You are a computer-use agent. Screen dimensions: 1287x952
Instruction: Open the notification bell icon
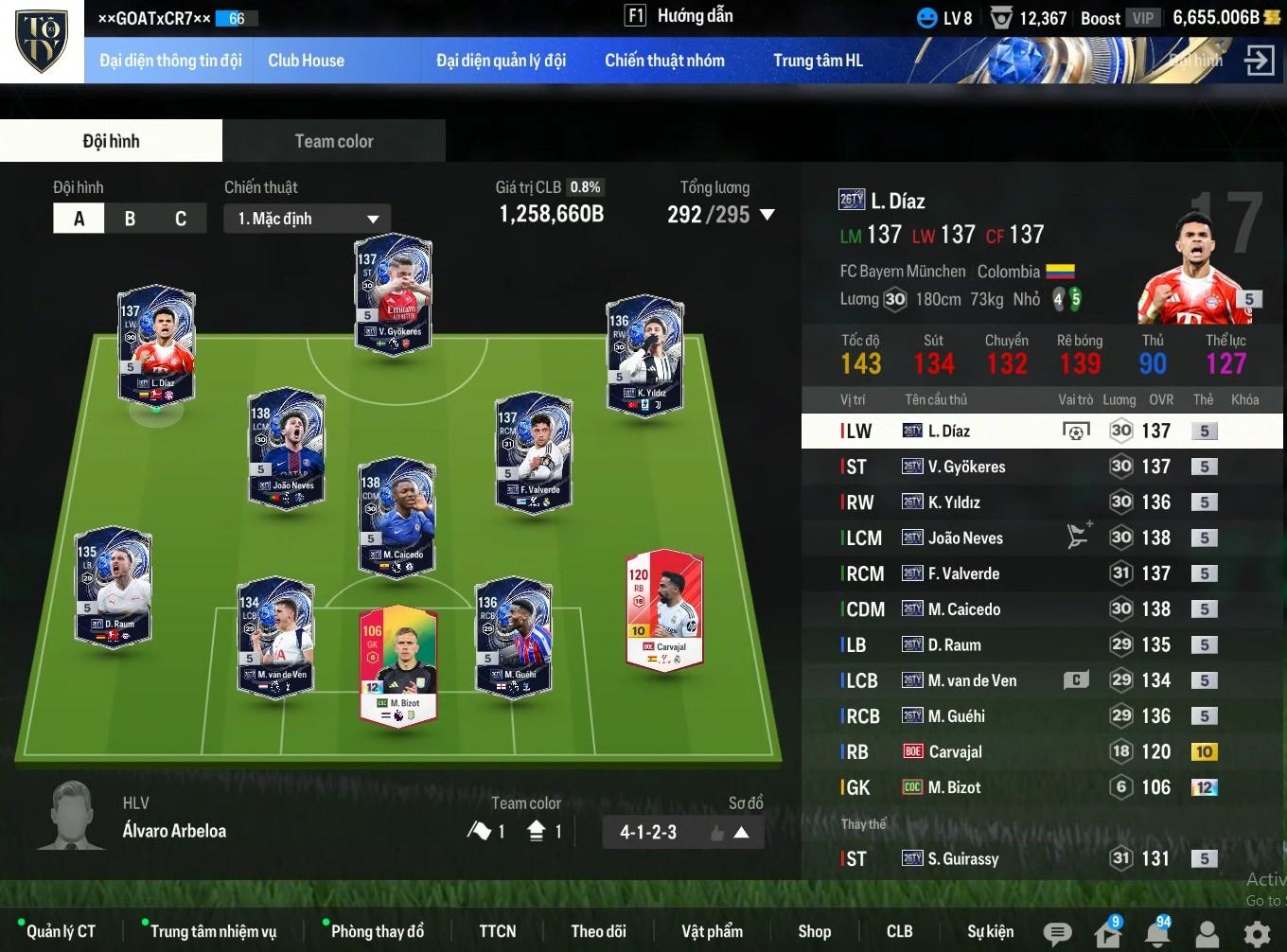tap(1156, 934)
